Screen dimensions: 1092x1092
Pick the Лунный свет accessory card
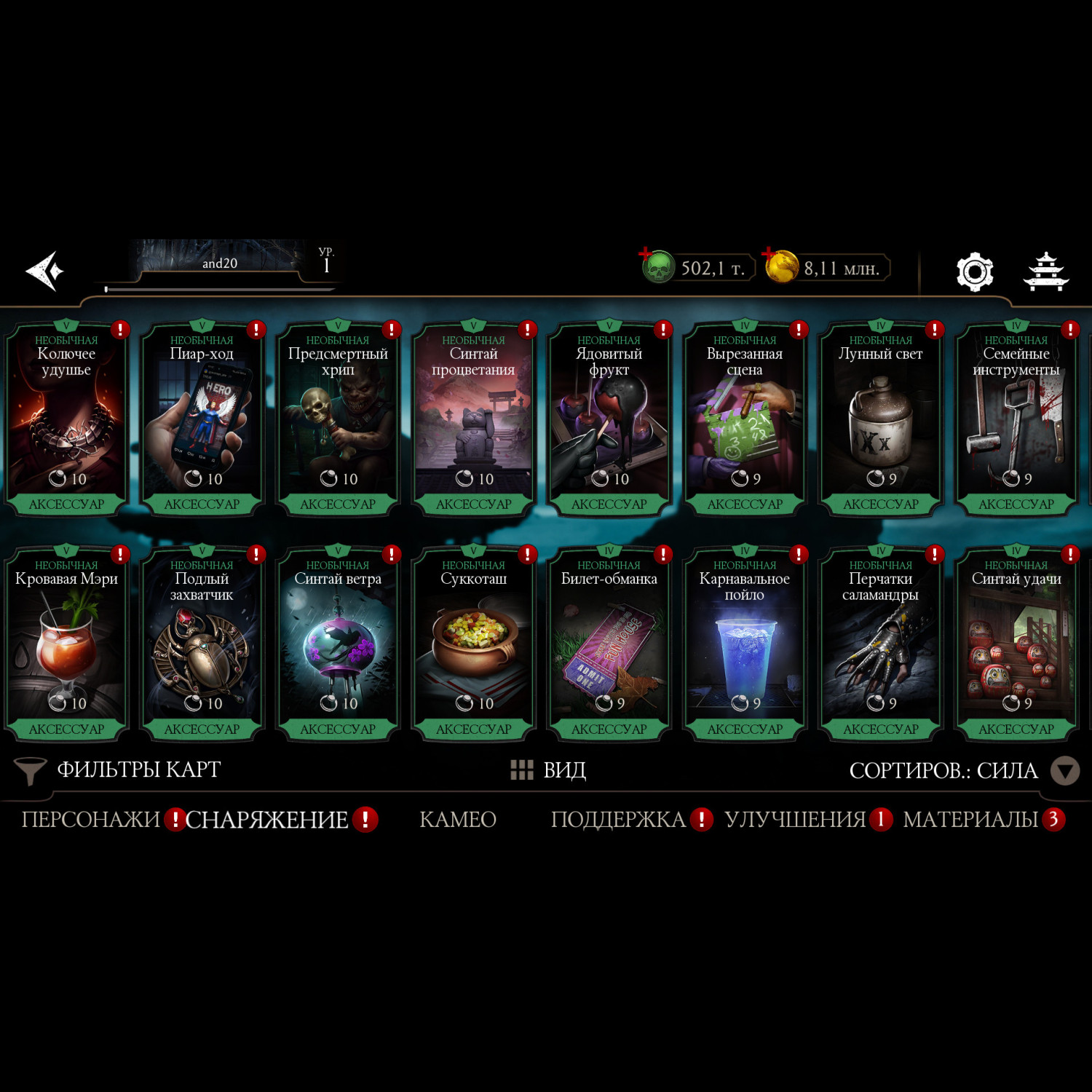coord(880,419)
